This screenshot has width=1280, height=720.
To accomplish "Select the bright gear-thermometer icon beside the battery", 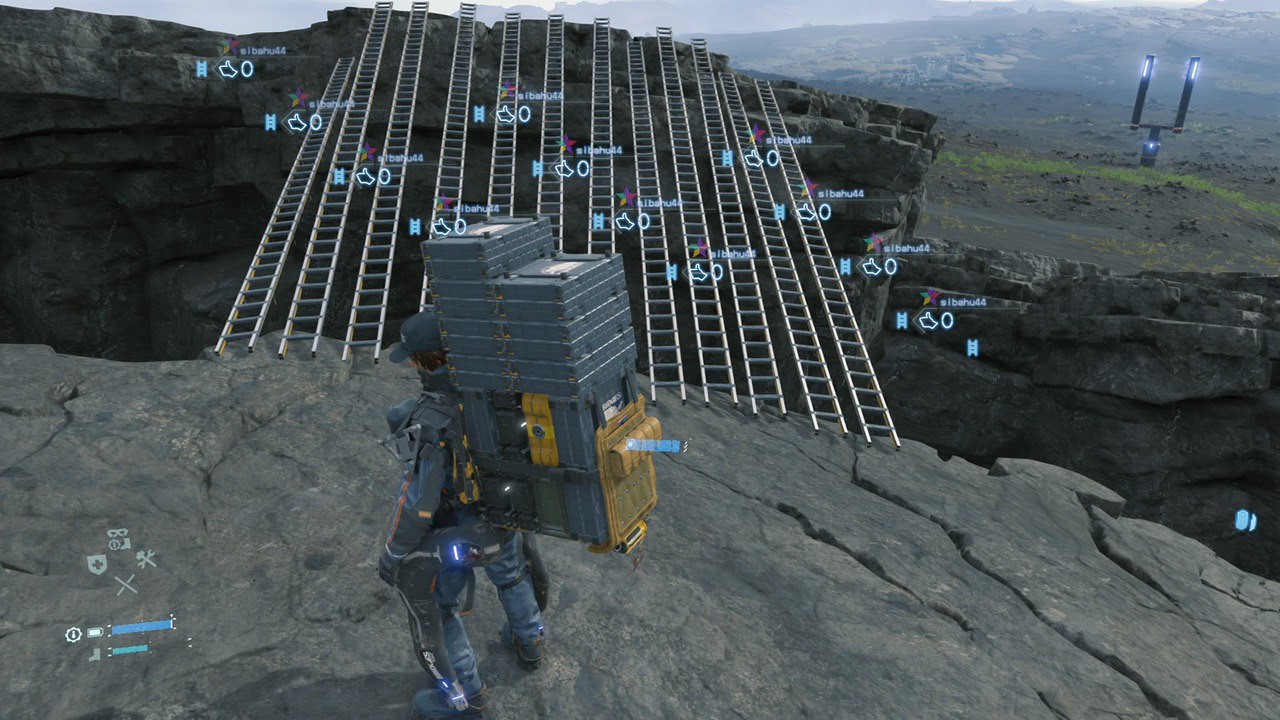I will tap(73, 634).
